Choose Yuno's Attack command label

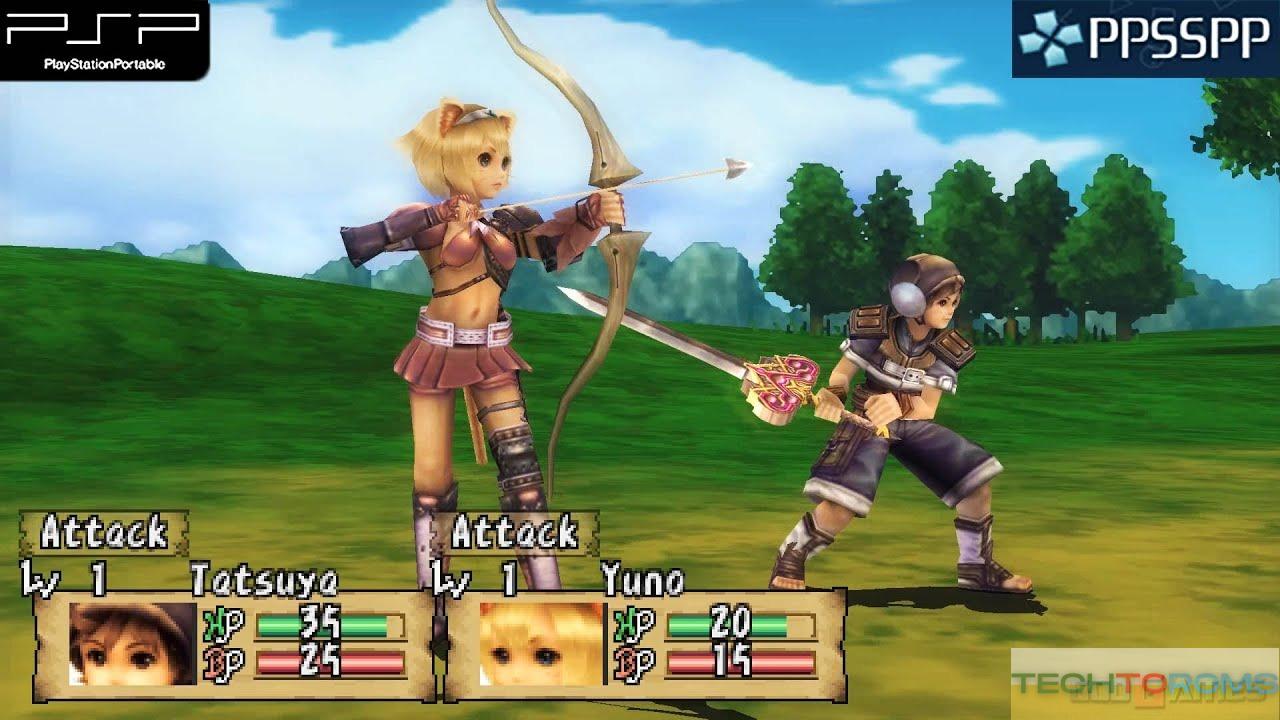coord(514,533)
